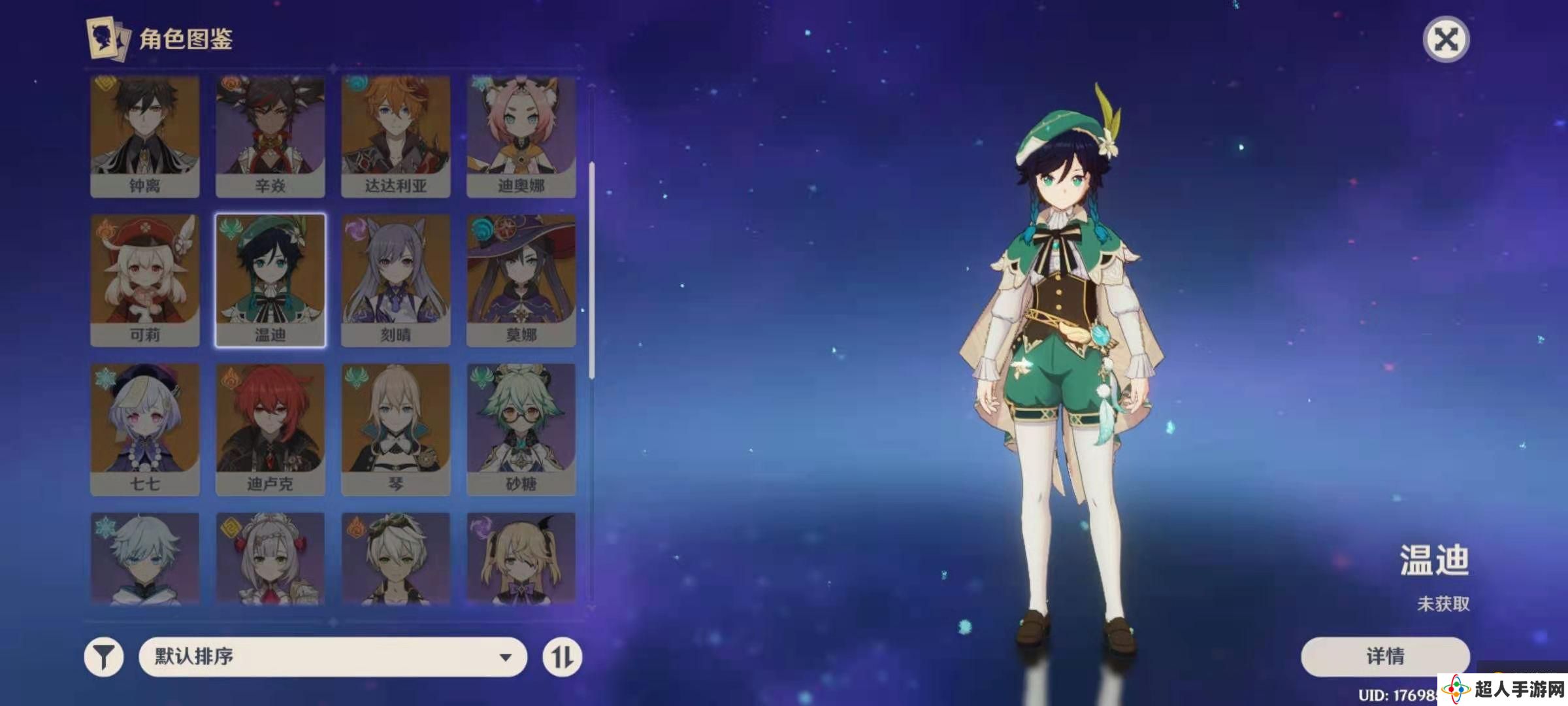Select the highlighted 温迪 card
Viewport: 1568px width, 706px height.
coord(270,280)
